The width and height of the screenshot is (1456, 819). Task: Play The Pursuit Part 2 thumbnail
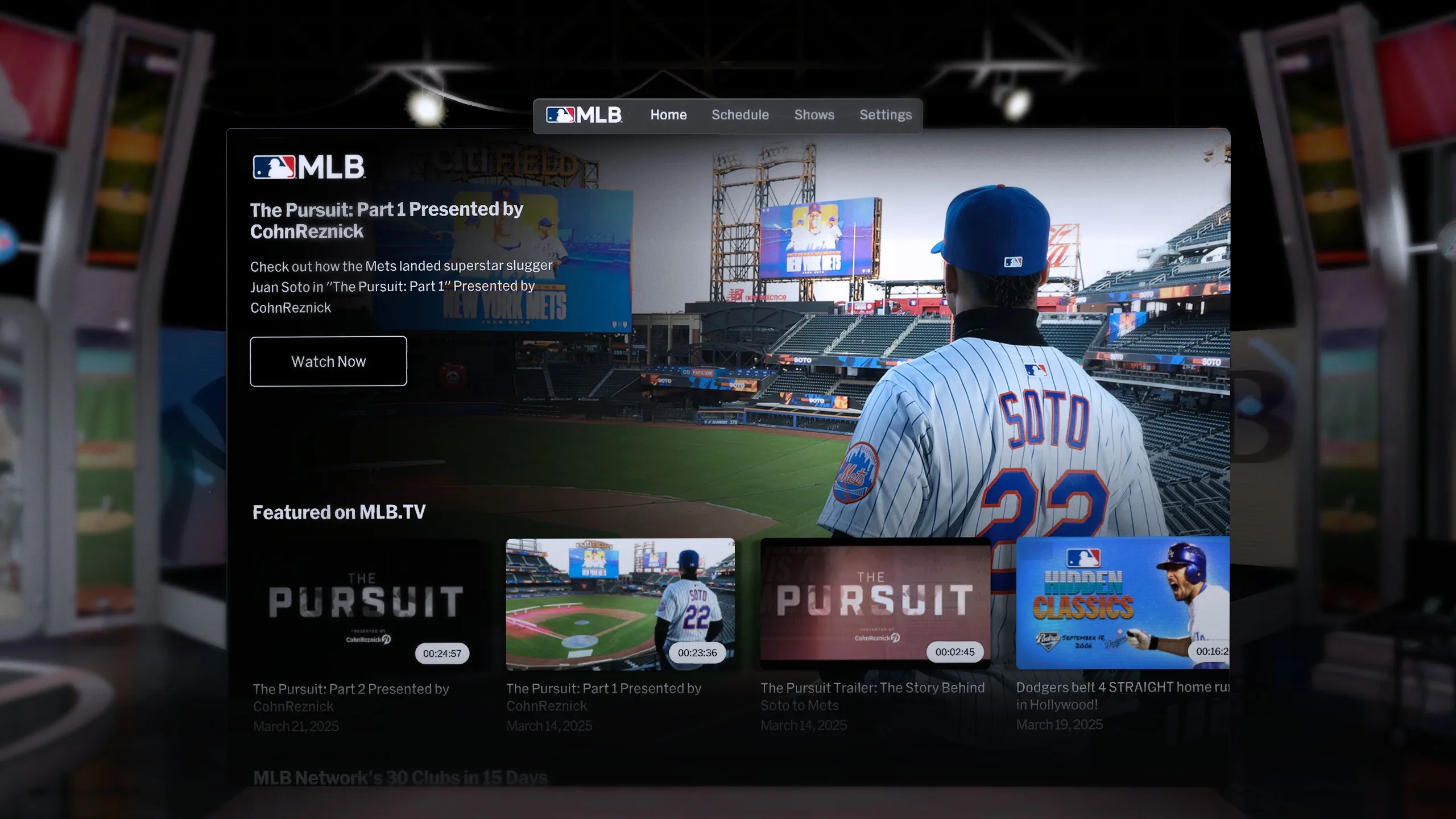pos(366,604)
